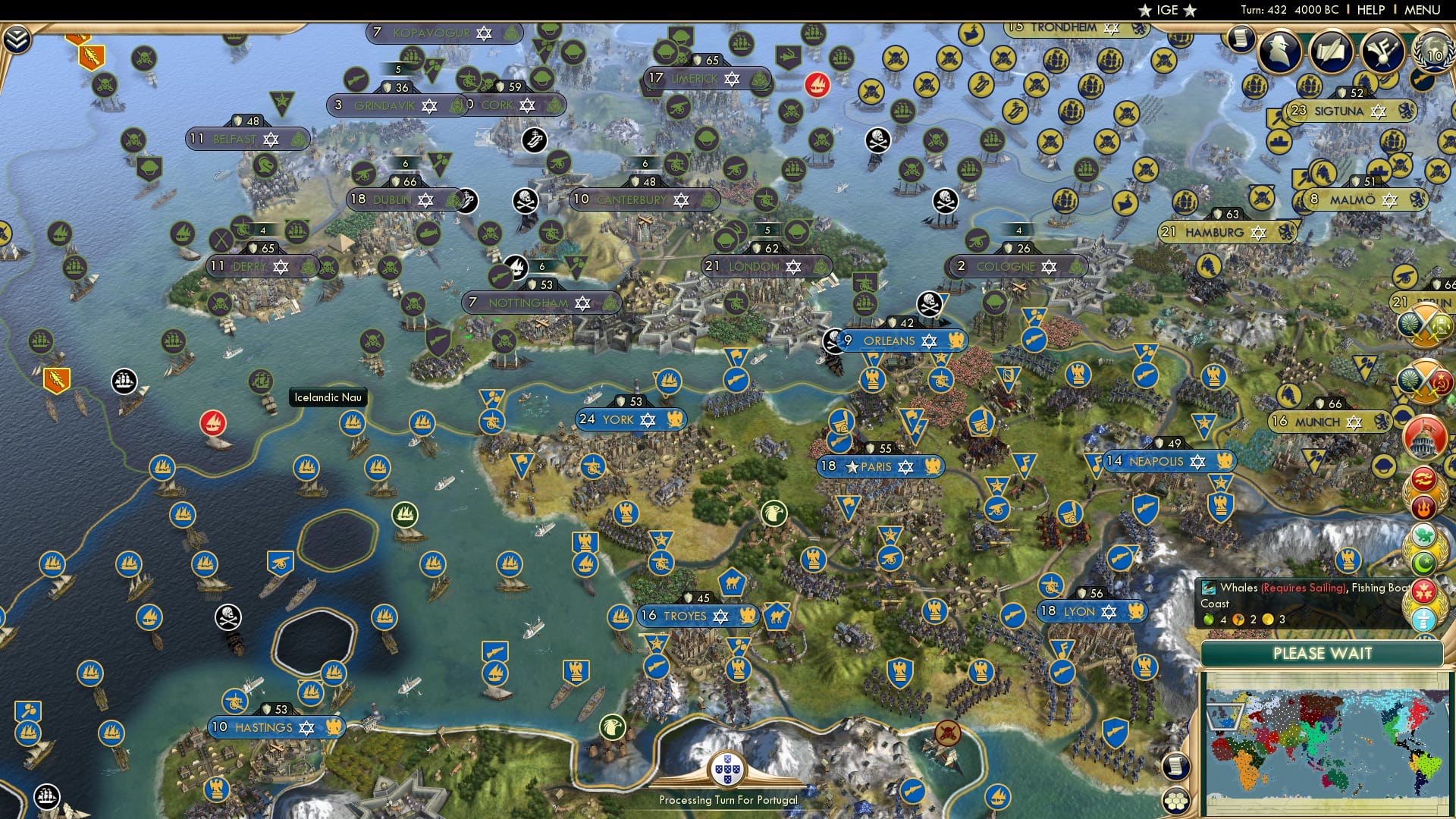Open the Paris city banner
This screenshot has height=819, width=1456.
tap(880, 467)
